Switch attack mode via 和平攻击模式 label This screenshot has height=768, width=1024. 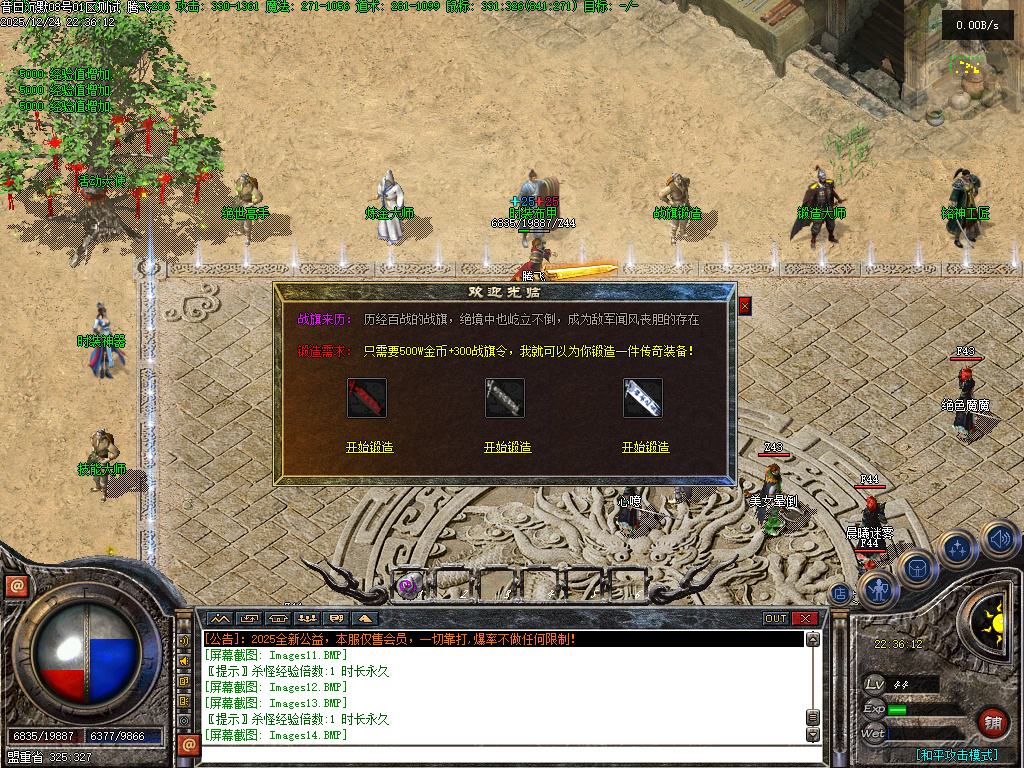(956, 755)
